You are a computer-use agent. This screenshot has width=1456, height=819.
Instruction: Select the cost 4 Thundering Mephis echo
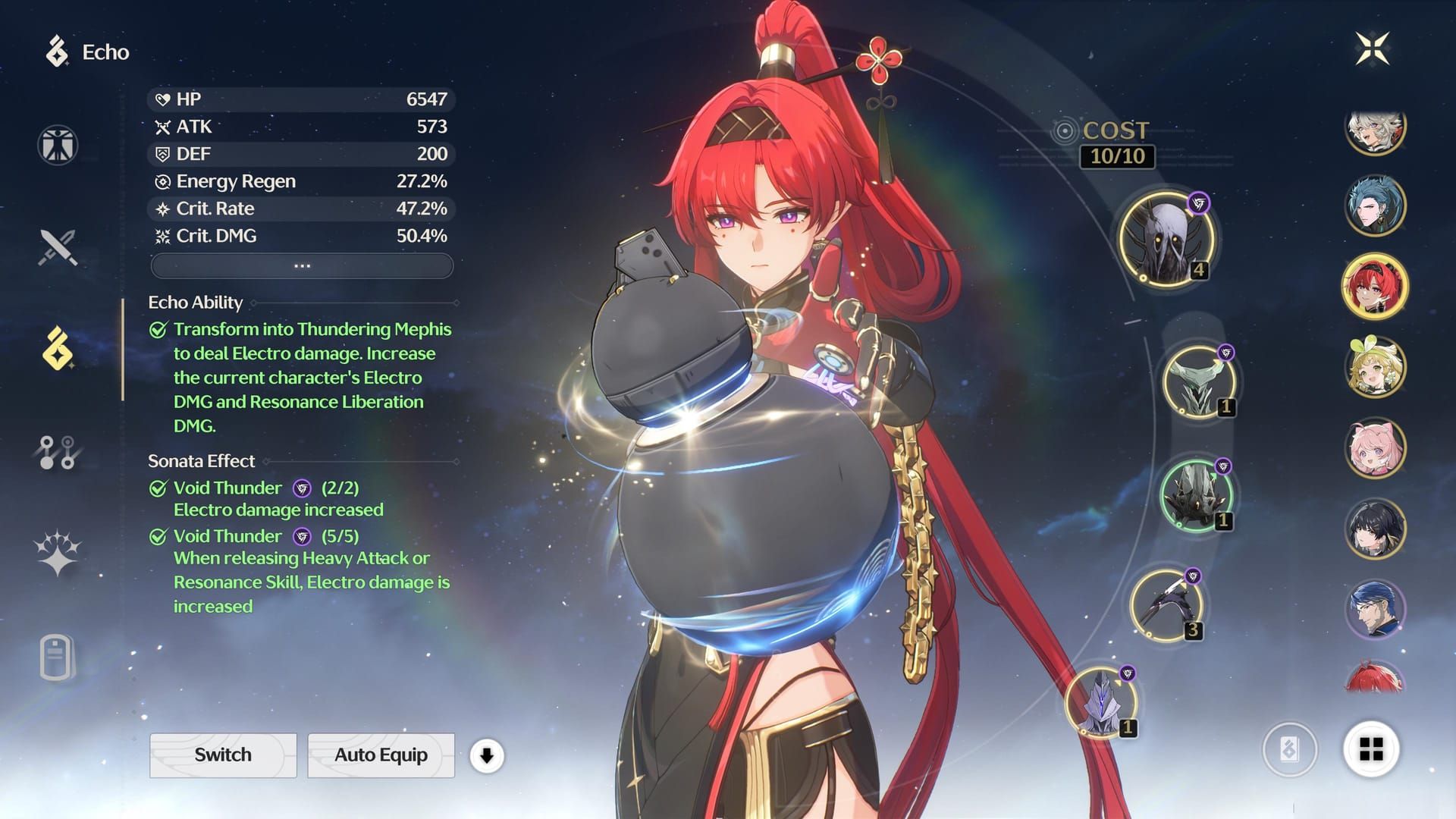pos(1166,239)
